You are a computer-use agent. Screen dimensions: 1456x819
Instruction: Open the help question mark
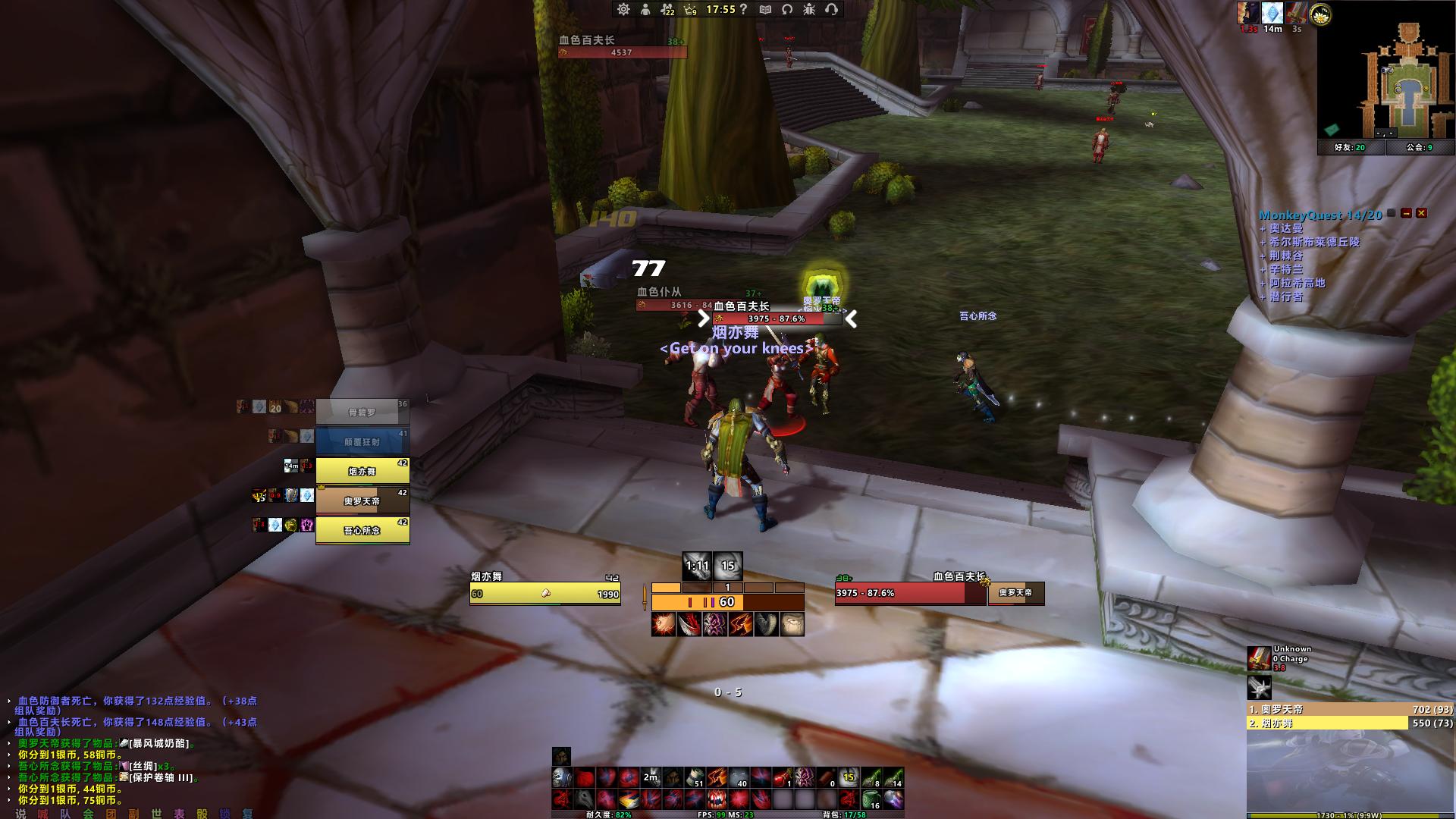coord(744,9)
